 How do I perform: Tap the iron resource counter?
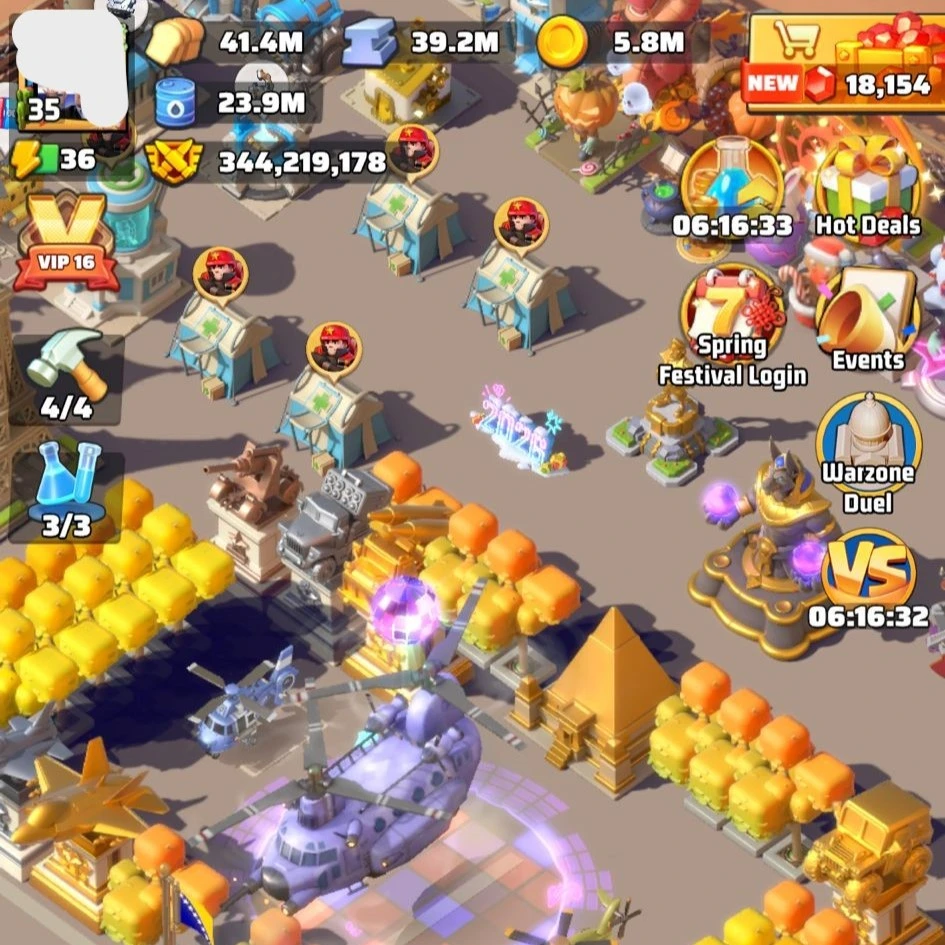pos(424,42)
